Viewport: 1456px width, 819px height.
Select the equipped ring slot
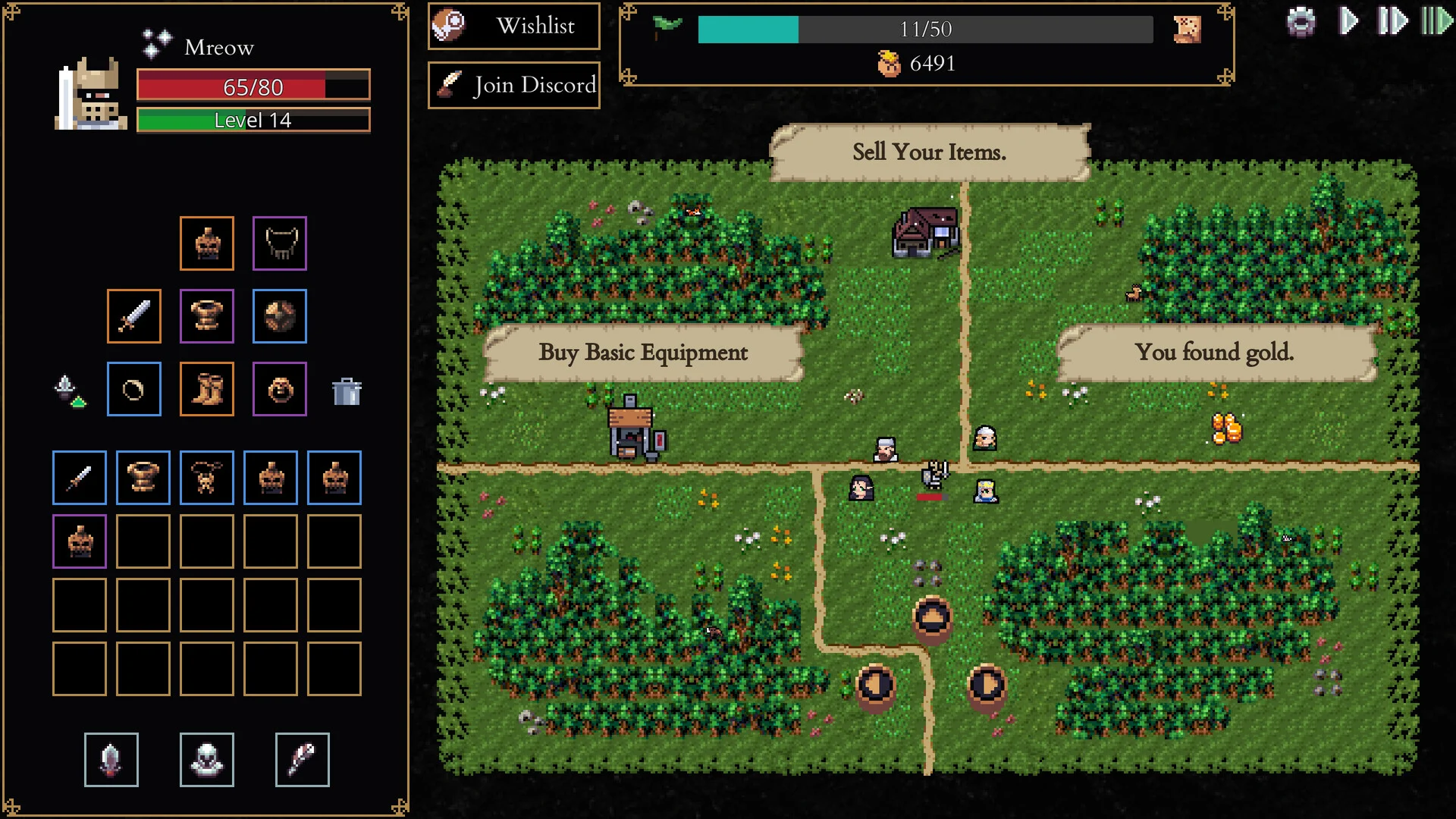[x=134, y=389]
